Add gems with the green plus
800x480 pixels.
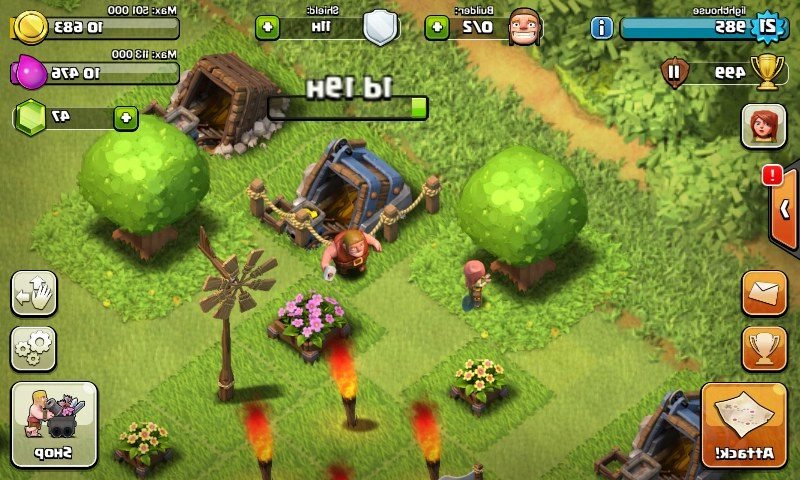(x=126, y=117)
